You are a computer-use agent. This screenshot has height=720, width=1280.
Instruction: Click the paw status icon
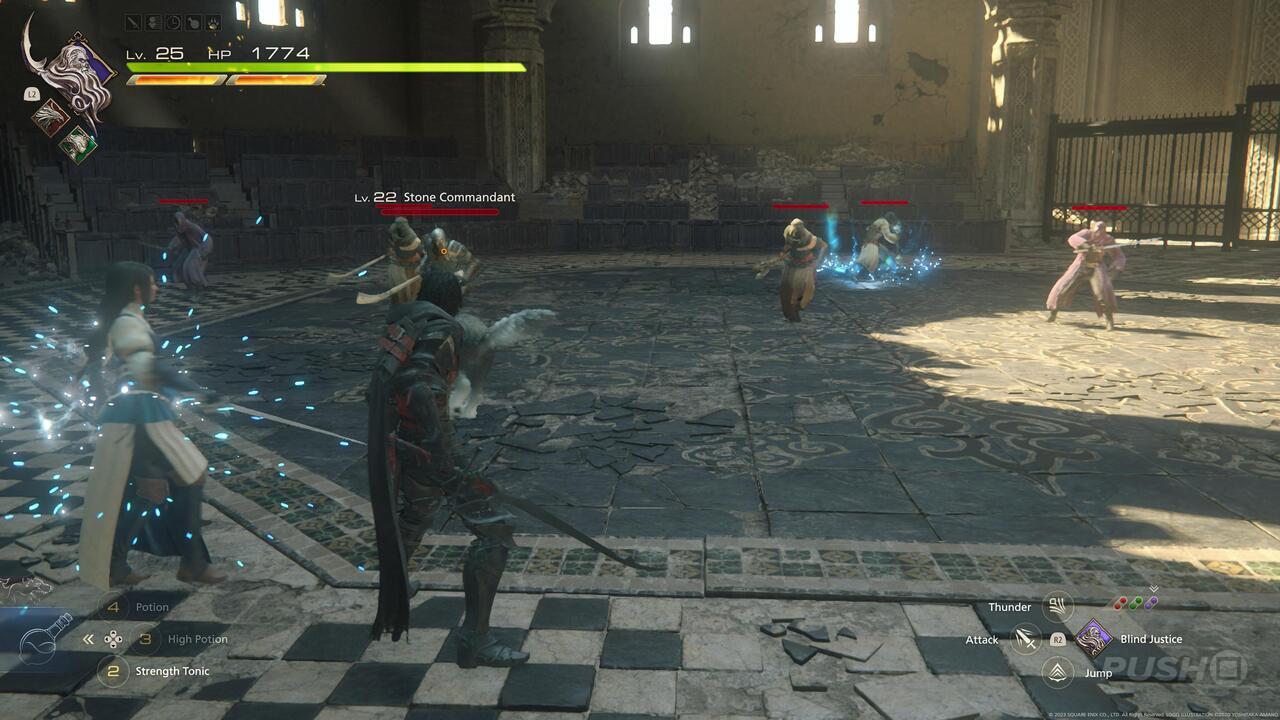point(213,22)
